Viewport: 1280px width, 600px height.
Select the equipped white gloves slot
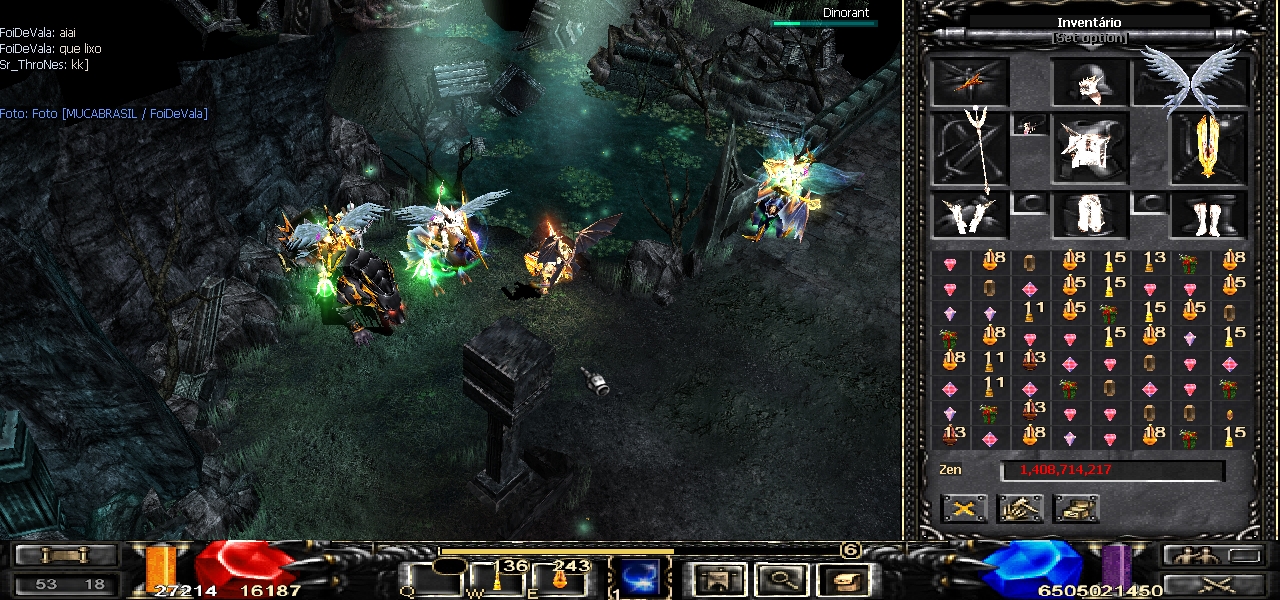pos(970,215)
